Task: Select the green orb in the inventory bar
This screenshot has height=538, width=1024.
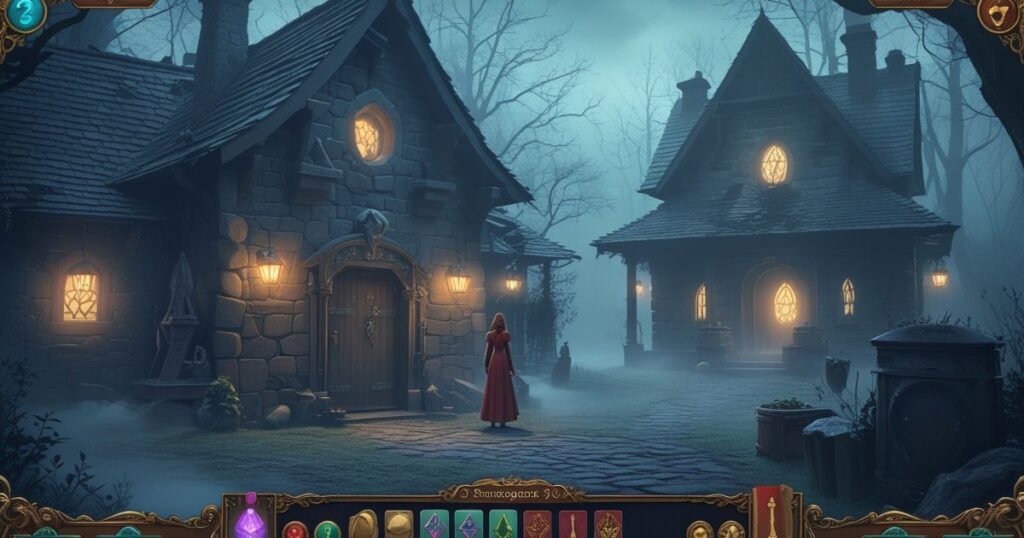Action: pyautogui.click(x=328, y=530)
